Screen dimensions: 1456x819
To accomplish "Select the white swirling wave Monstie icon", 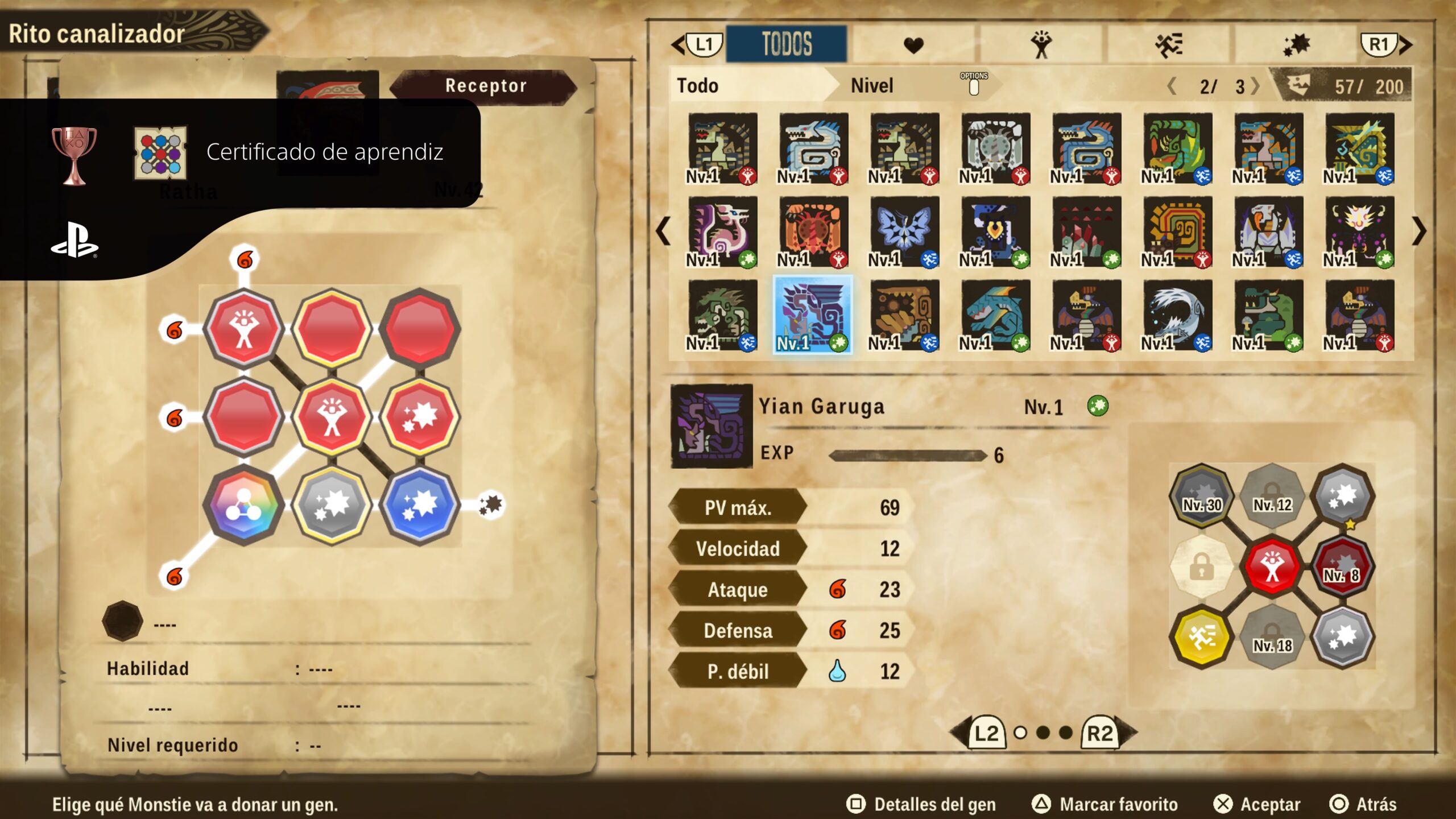I will 1177,315.
